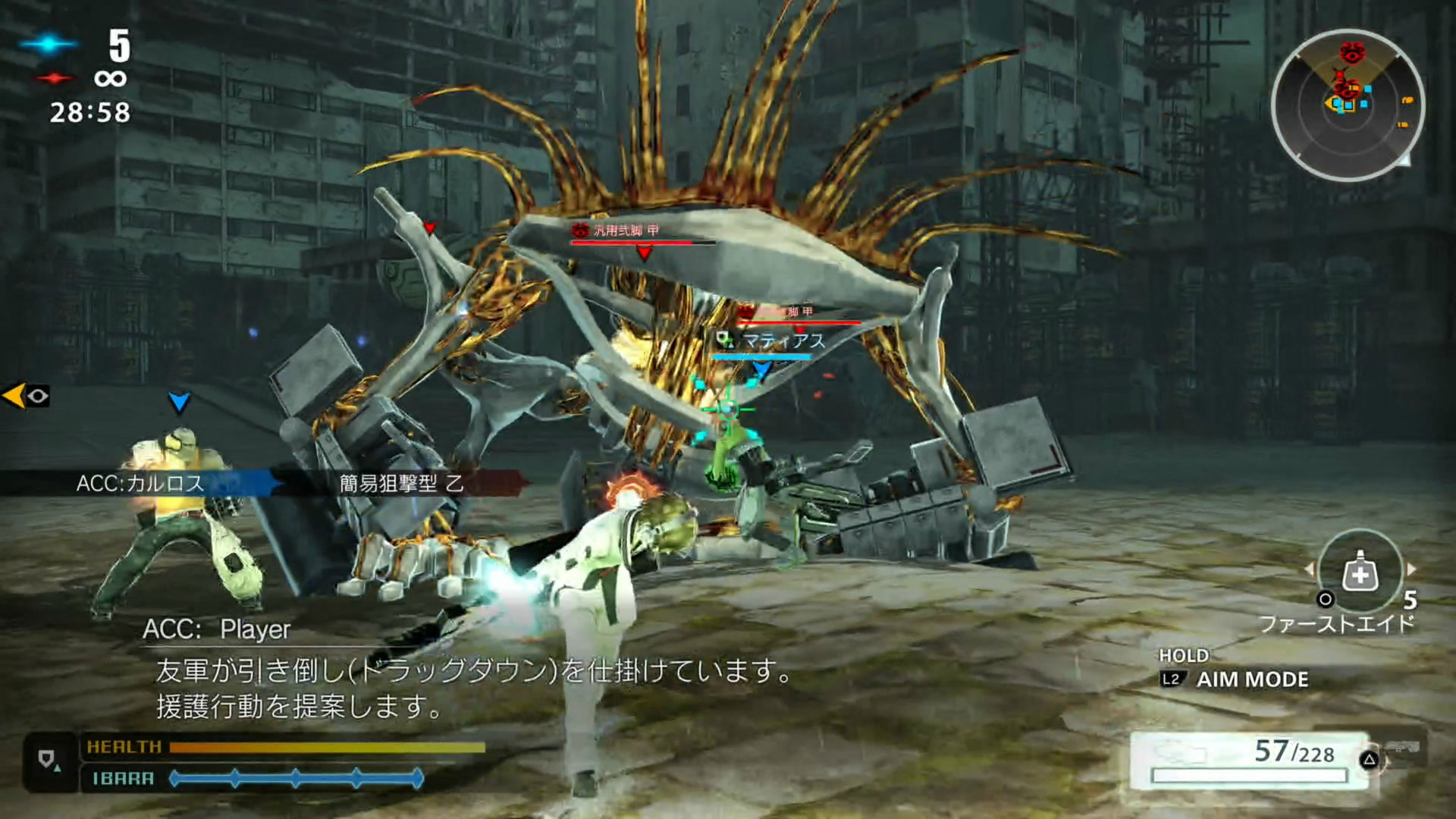The image size is (1456, 819).
Task: Use the First Aid item slot
Action: pos(1360,574)
